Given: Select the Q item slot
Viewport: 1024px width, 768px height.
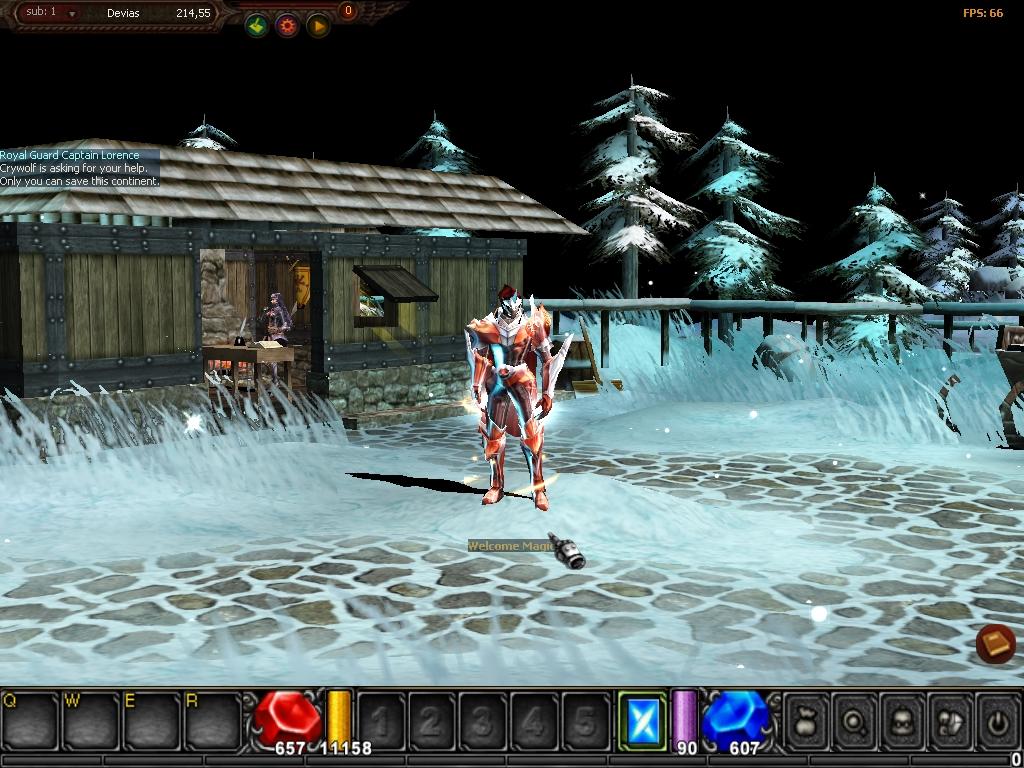Looking at the screenshot, I should click(29, 720).
